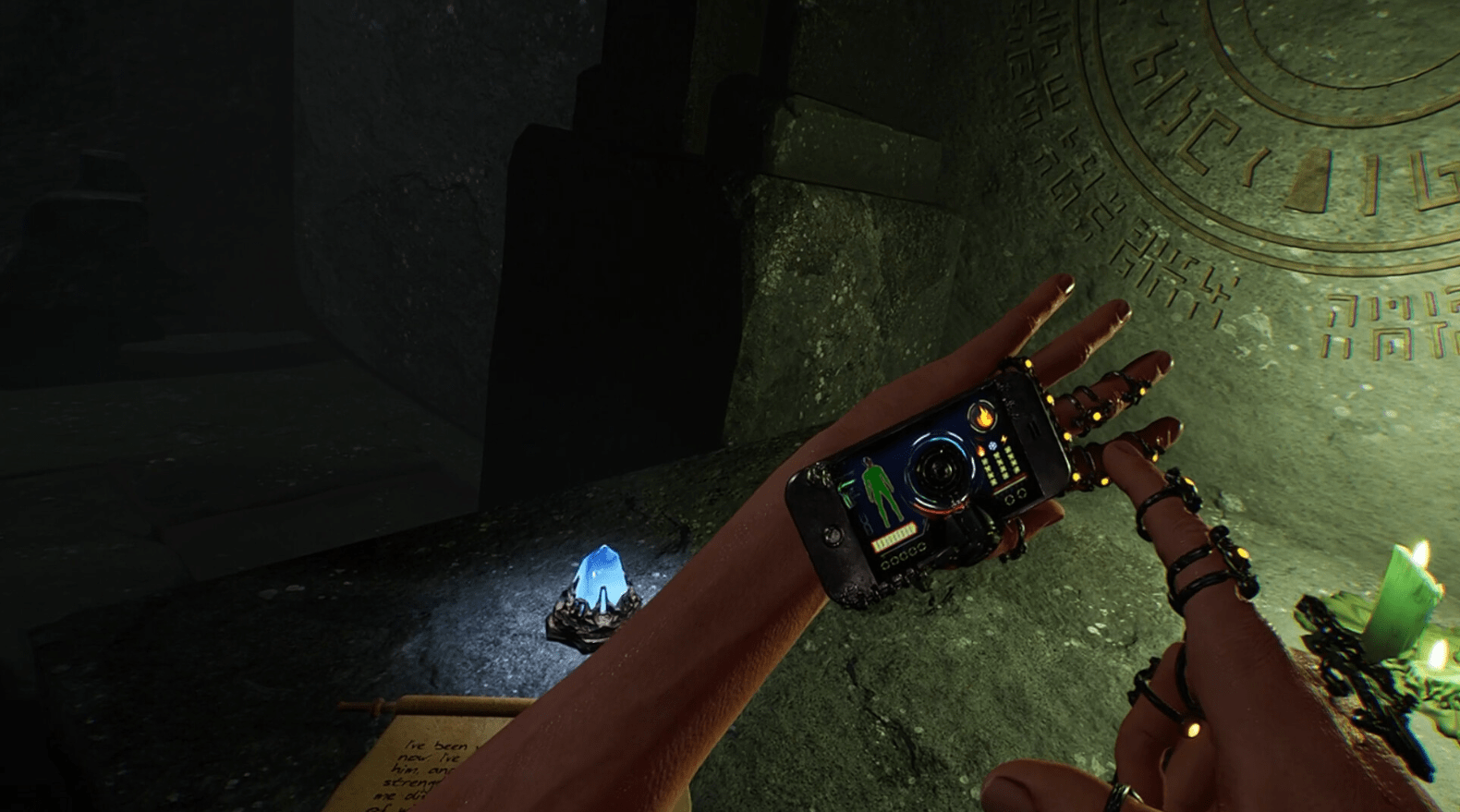Tap the blue snowflake icon on the device screen
Screen dimensions: 1460x812
(992, 446)
